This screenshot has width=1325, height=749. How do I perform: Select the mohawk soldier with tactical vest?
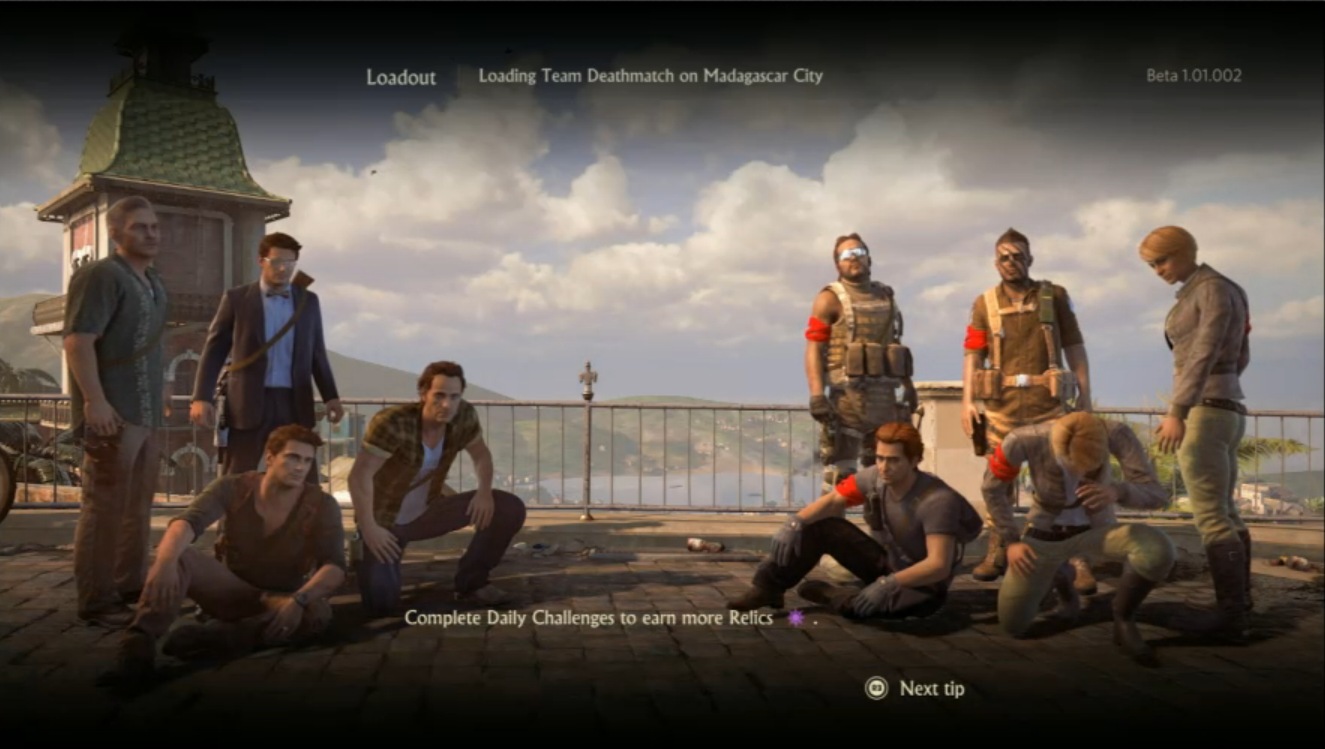(x=1010, y=330)
